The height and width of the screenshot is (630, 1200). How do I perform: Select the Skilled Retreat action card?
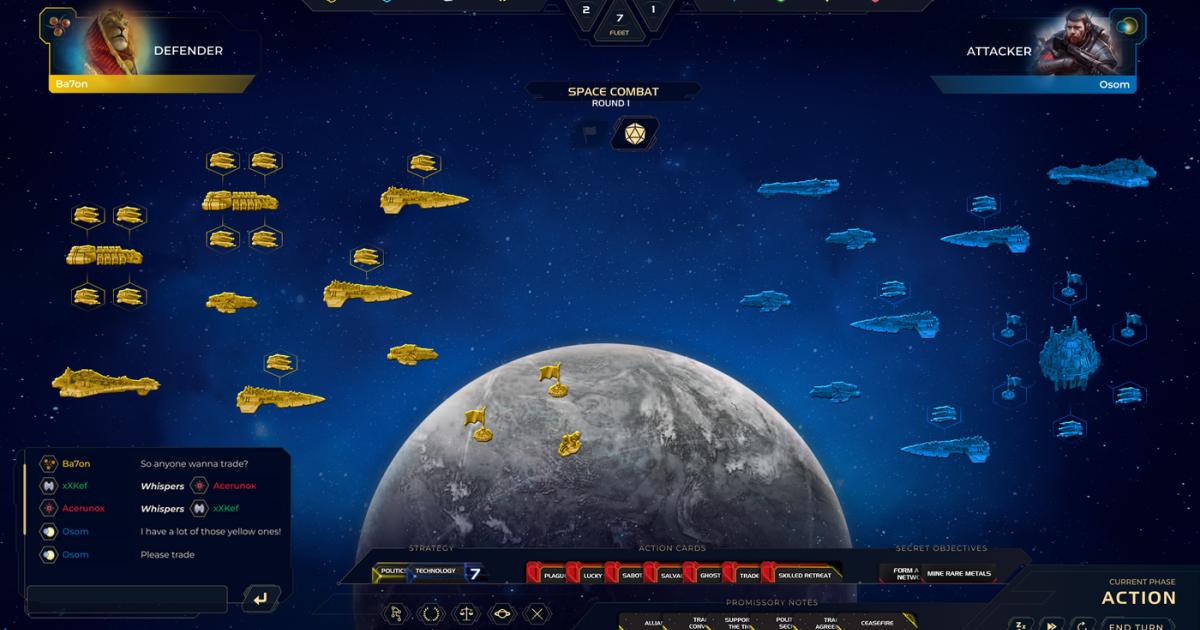click(803, 575)
